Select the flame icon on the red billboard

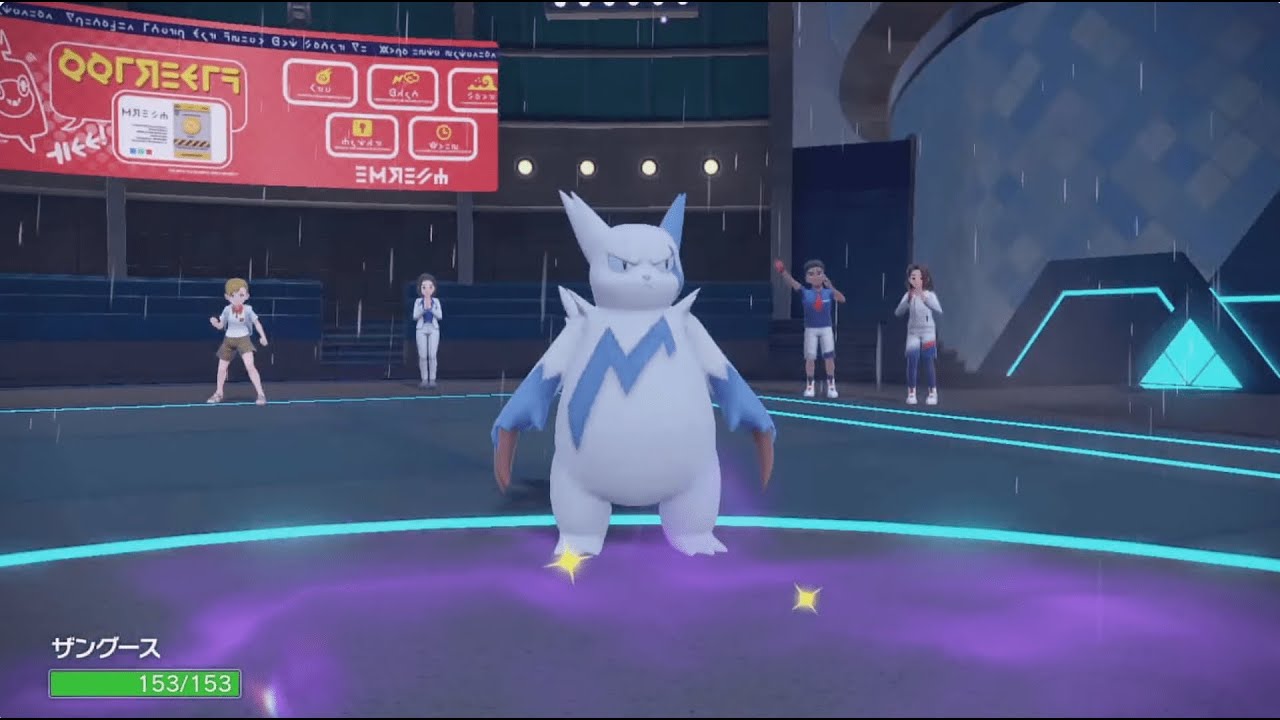click(x=322, y=77)
